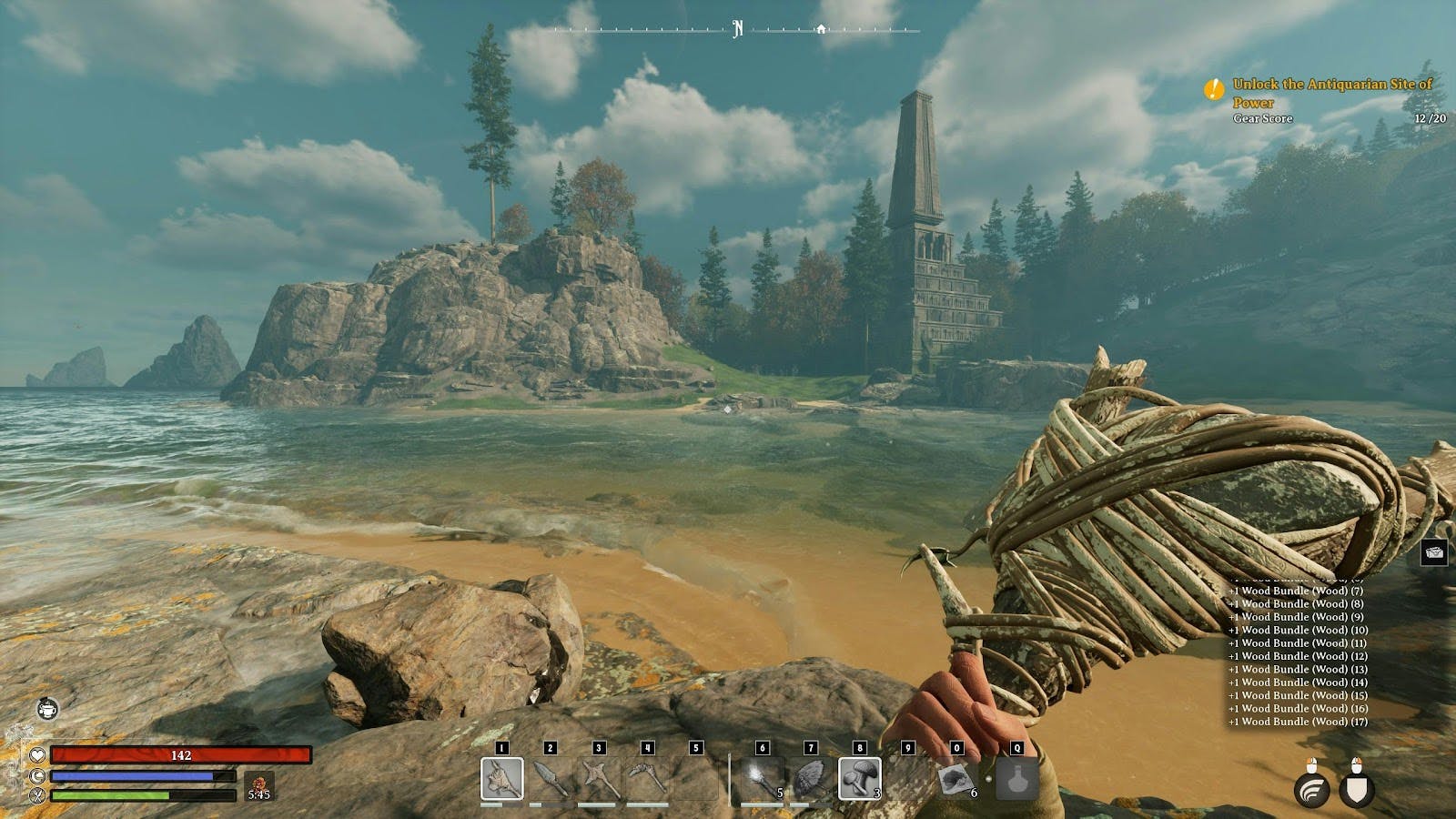The image size is (1456, 819).
Task: Click the home marker on the compass
Action: 822,28
